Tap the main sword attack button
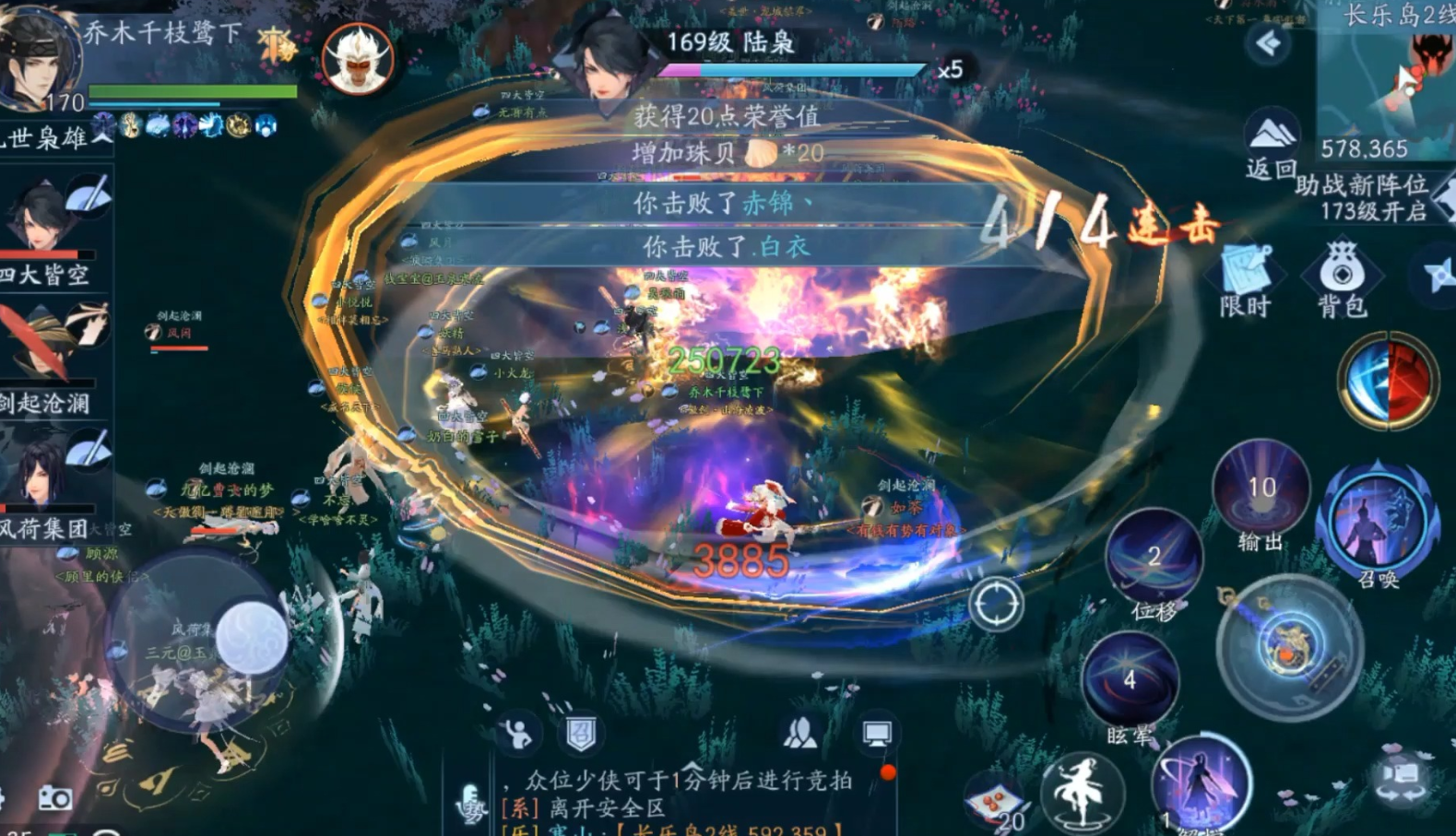 [x=1290, y=645]
